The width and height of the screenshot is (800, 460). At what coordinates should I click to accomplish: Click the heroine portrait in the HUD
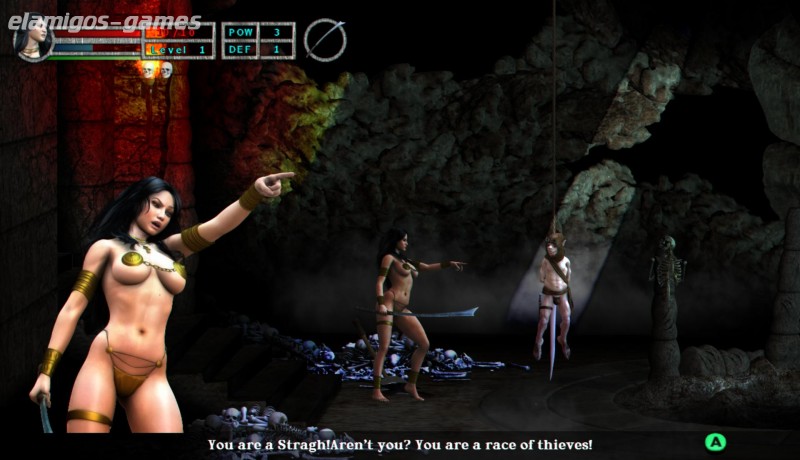point(32,40)
